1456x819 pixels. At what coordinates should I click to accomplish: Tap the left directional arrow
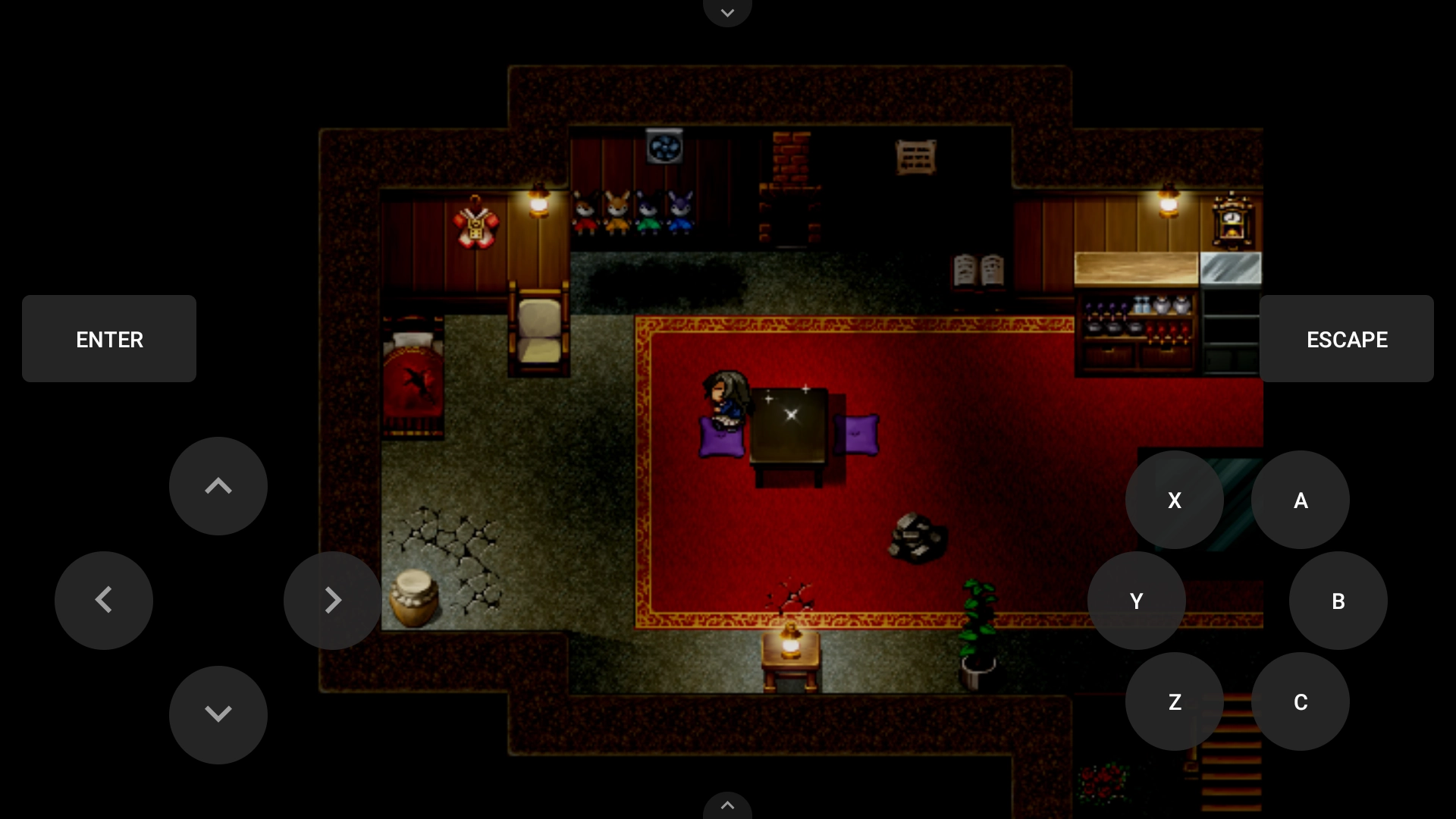[104, 600]
